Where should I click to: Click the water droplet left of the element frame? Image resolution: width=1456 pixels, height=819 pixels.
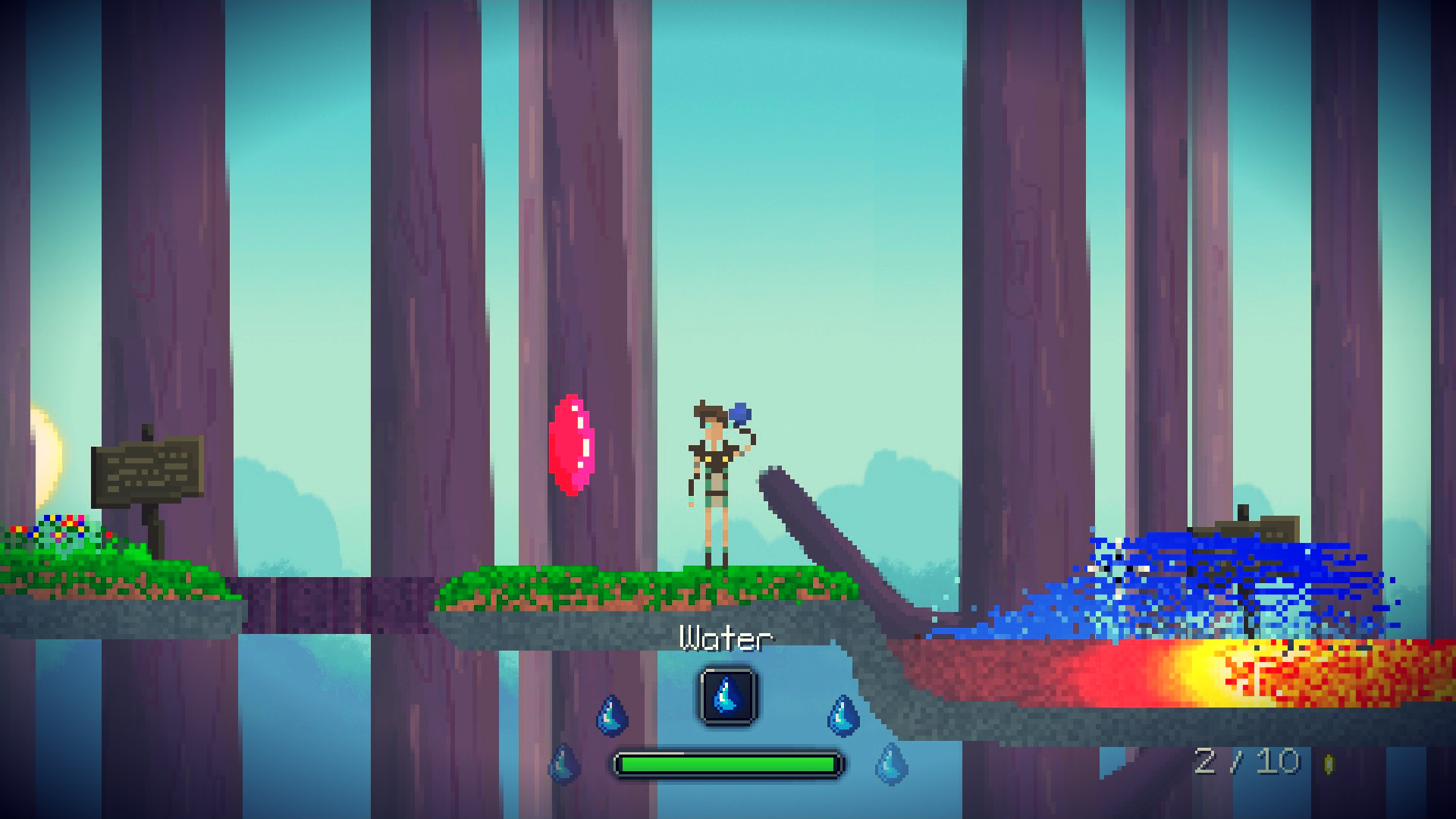tap(611, 716)
